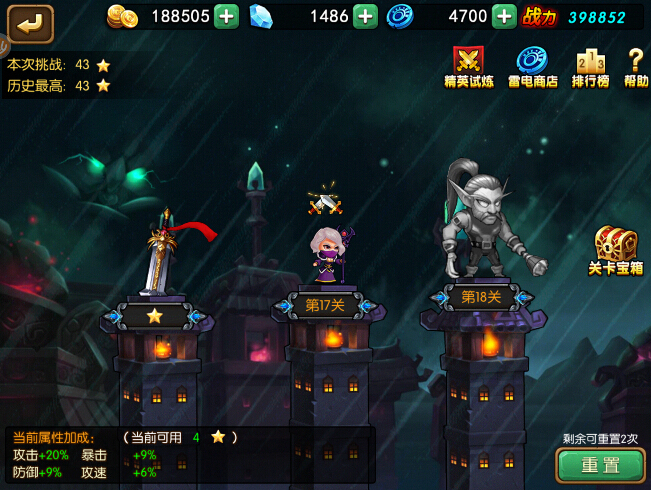Go back with the yellow arrow button
Image resolution: width=651 pixels, height=490 pixels.
[x=29, y=22]
